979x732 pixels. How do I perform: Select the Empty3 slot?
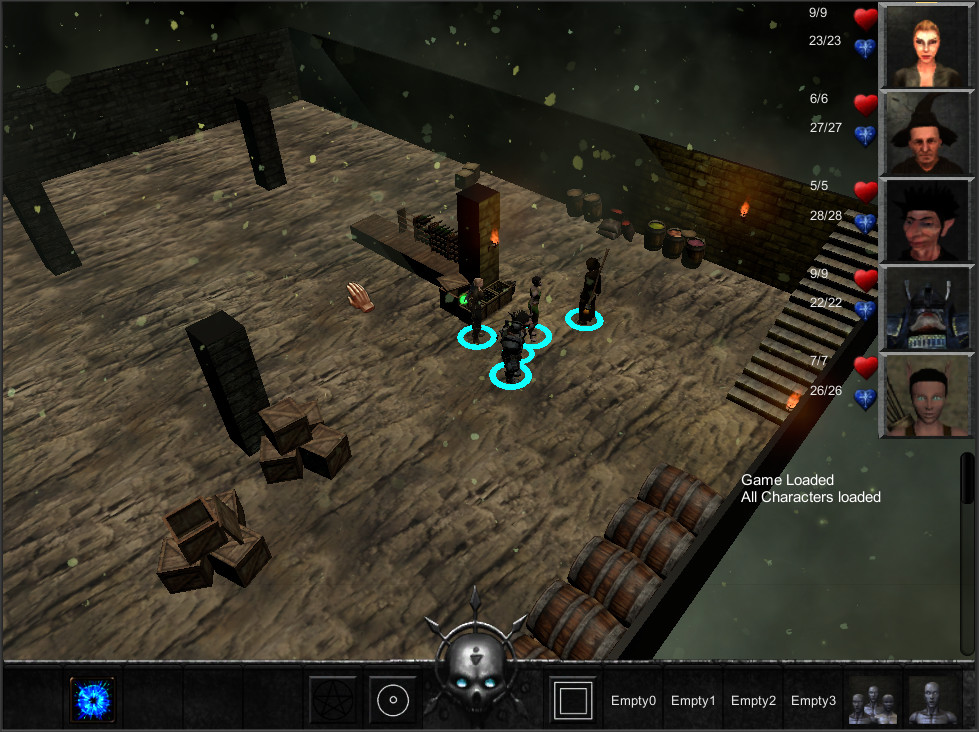813,701
